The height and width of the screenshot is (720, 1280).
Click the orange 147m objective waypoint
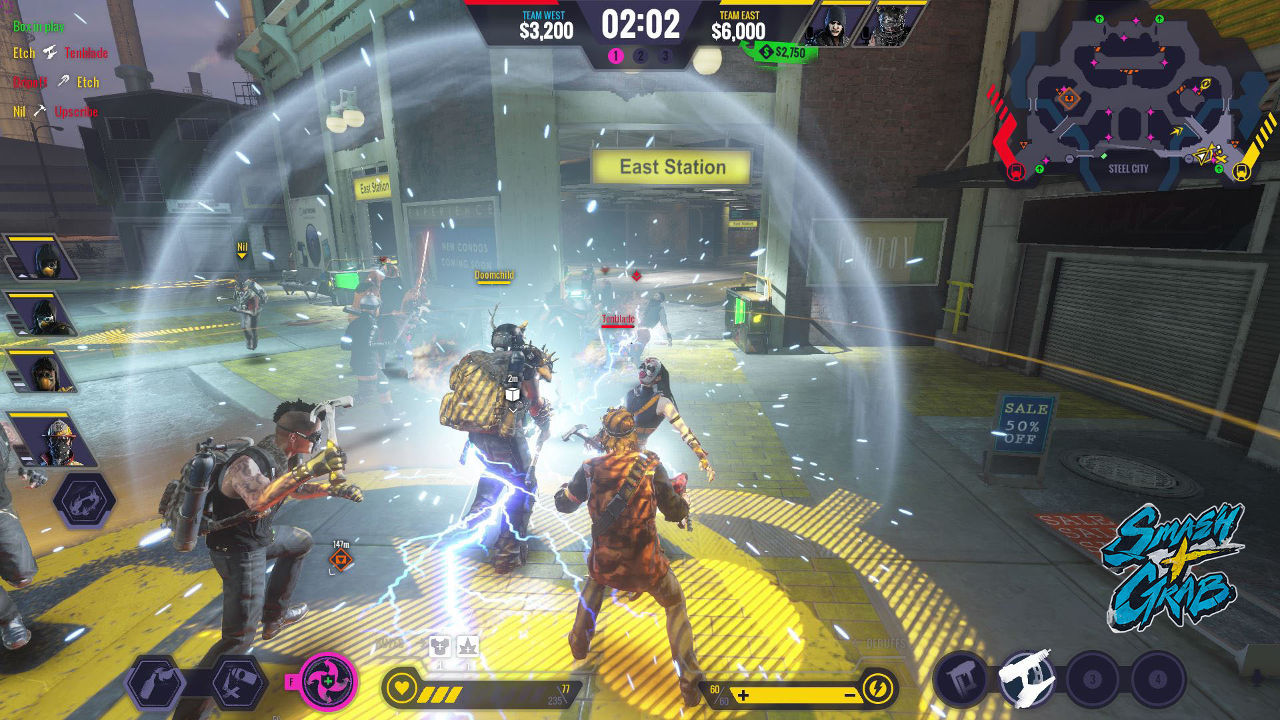[341, 560]
